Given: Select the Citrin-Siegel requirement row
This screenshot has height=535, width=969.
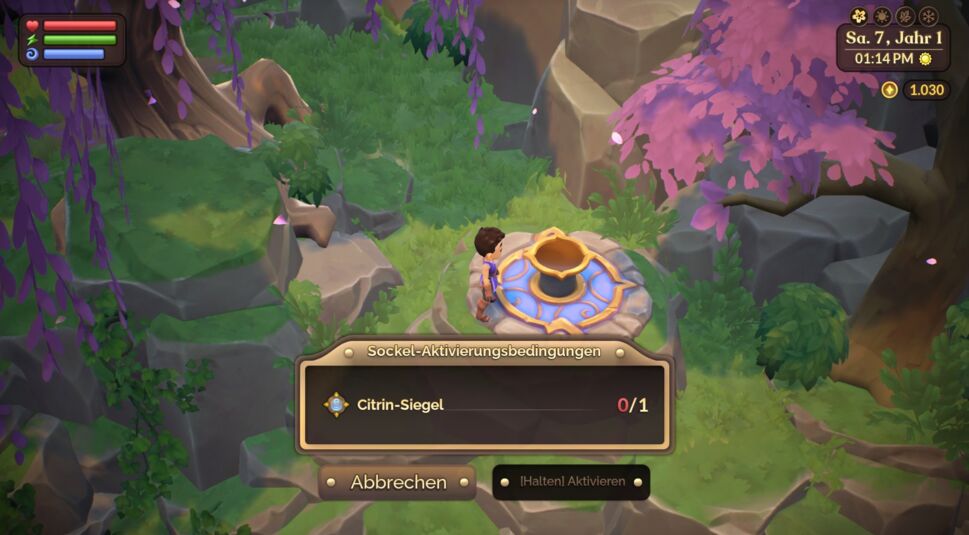Looking at the screenshot, I should 485,405.
